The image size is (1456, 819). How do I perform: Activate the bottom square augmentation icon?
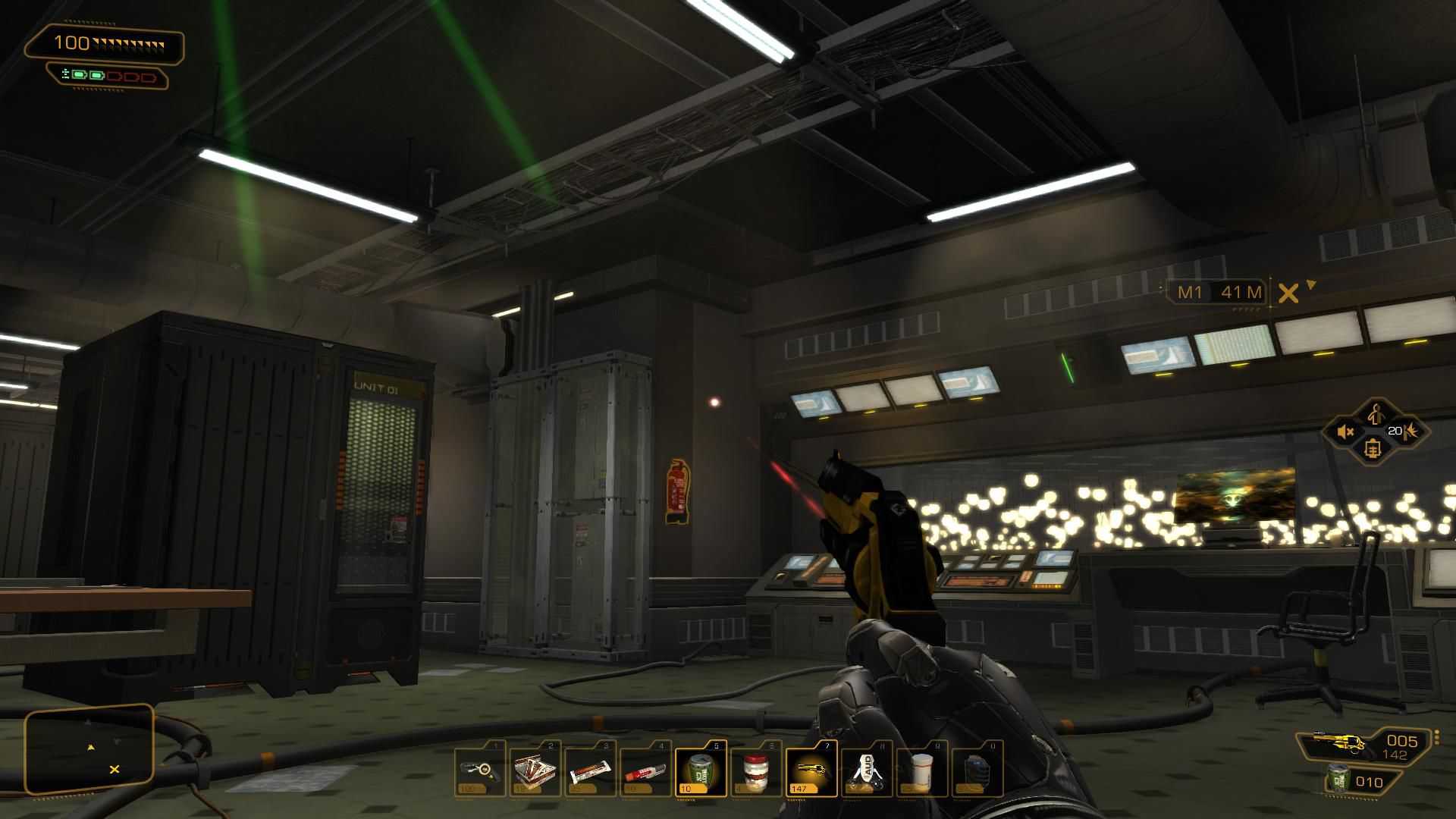tap(1373, 449)
